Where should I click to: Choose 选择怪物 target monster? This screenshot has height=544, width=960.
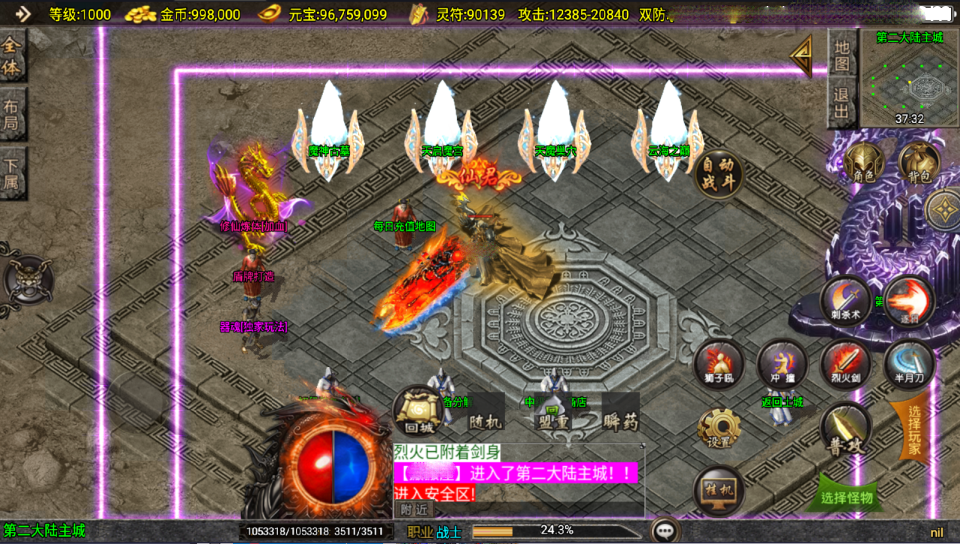(846, 496)
